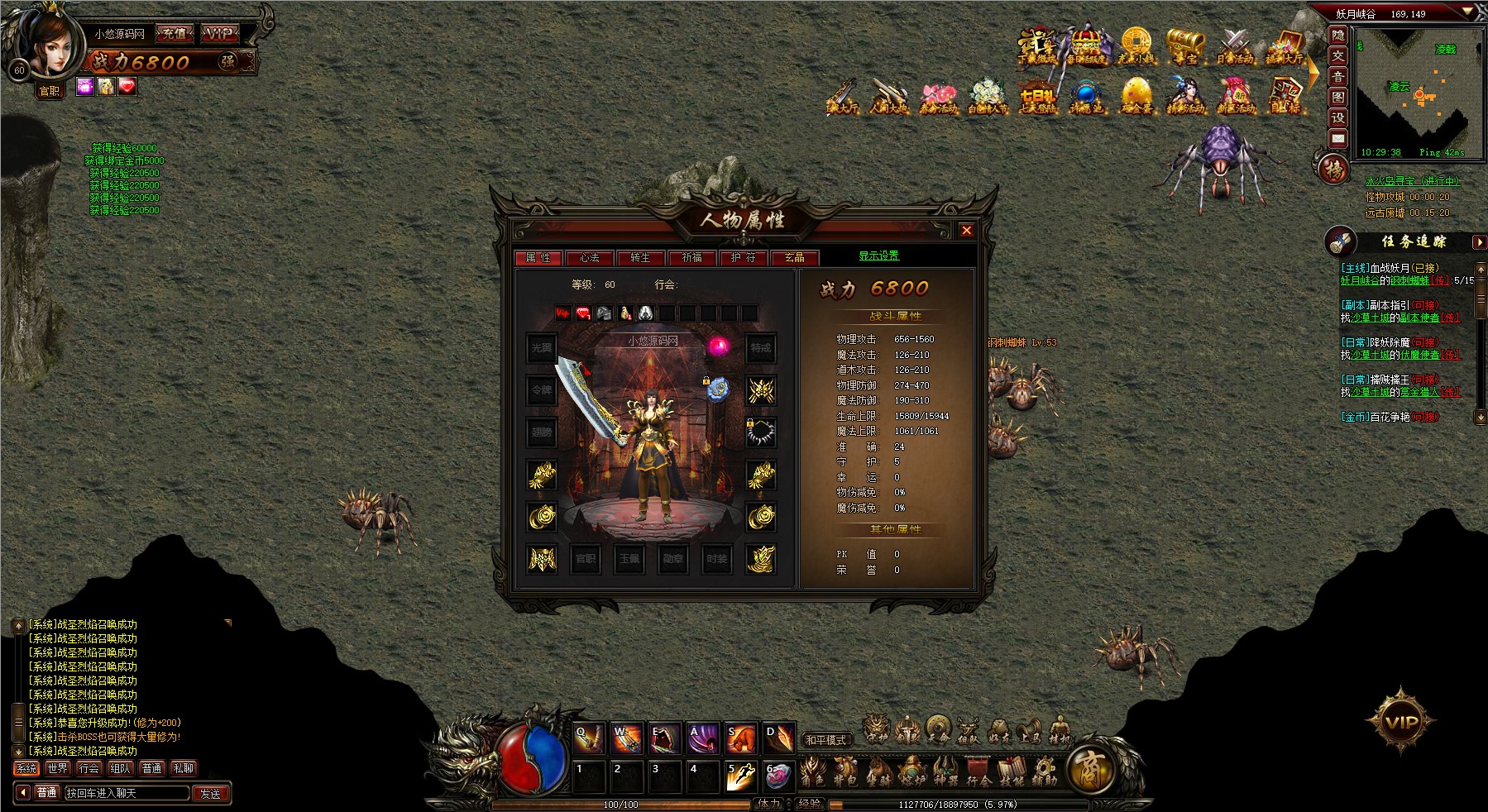Open the 榜 ranking button
This screenshot has height=812, width=1488.
(1333, 170)
